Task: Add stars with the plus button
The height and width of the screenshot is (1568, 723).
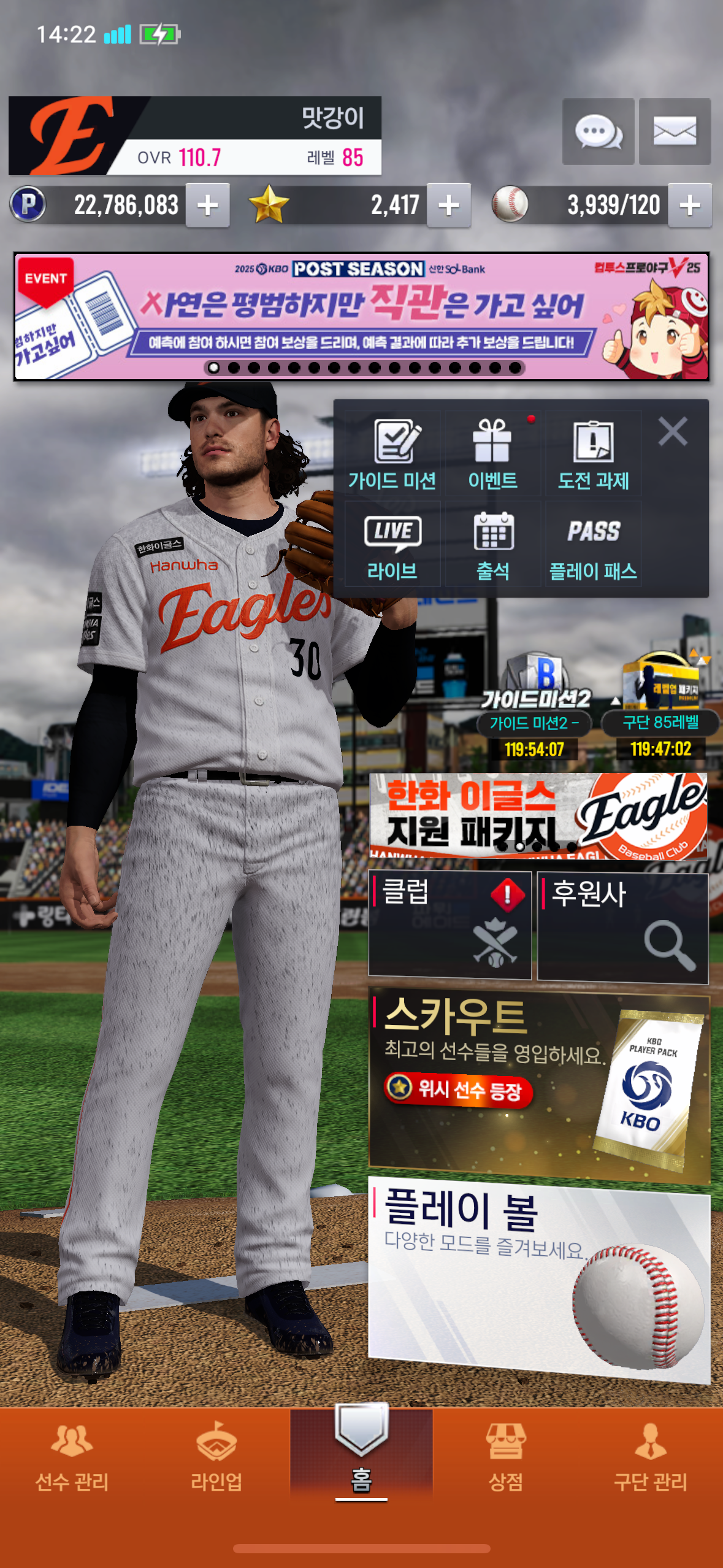Action: coord(449,205)
